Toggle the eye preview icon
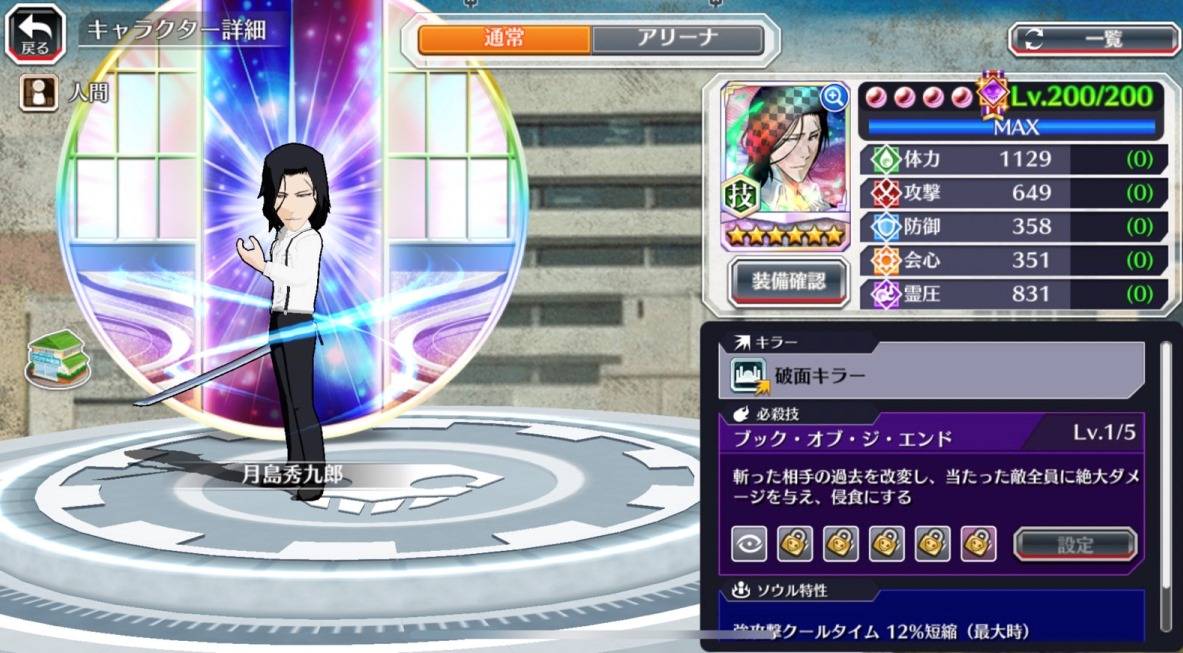Viewport: 1183px width, 653px height. coord(750,544)
